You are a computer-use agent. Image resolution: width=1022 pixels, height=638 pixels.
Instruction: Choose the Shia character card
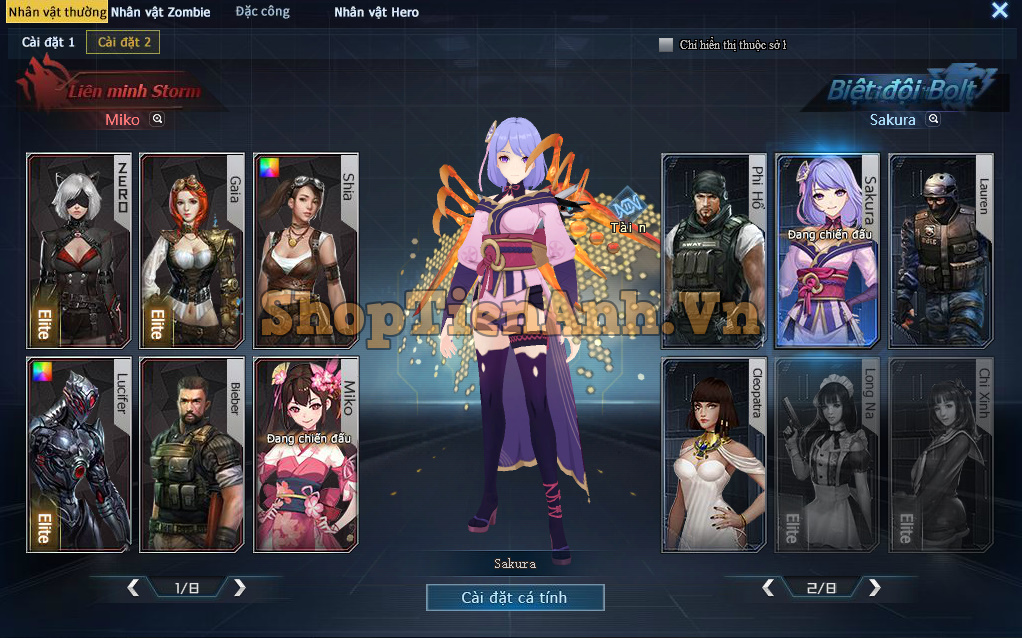pyautogui.click(x=306, y=248)
